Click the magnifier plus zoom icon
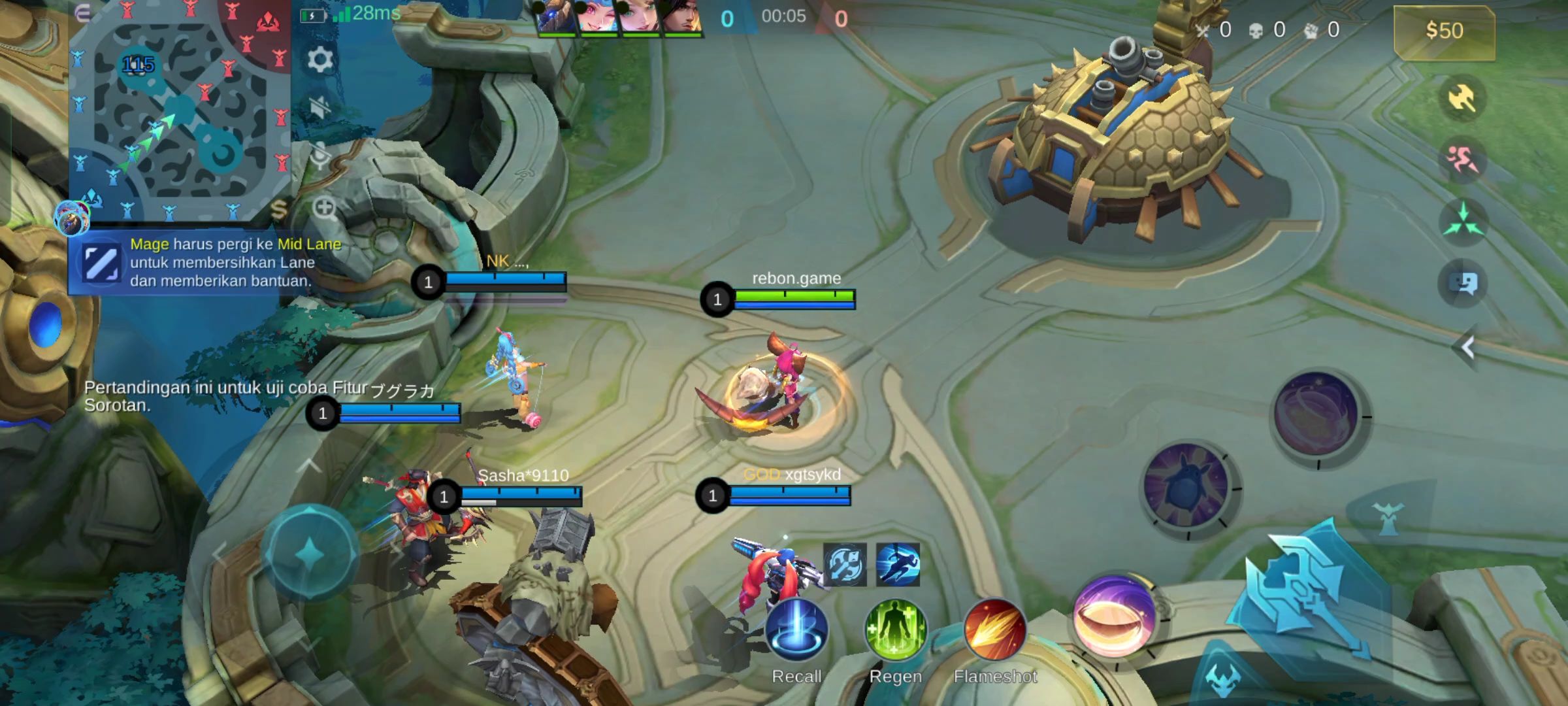The height and width of the screenshot is (706, 1568). tap(324, 208)
